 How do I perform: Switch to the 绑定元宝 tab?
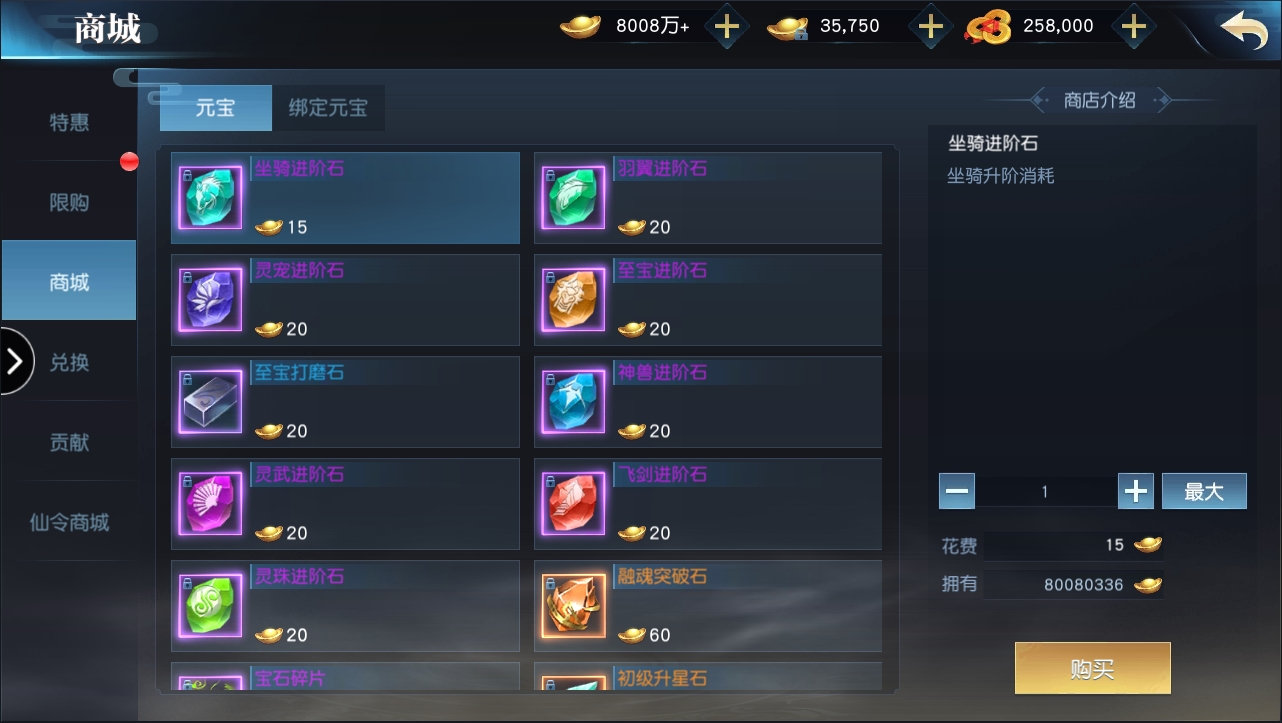coord(329,107)
